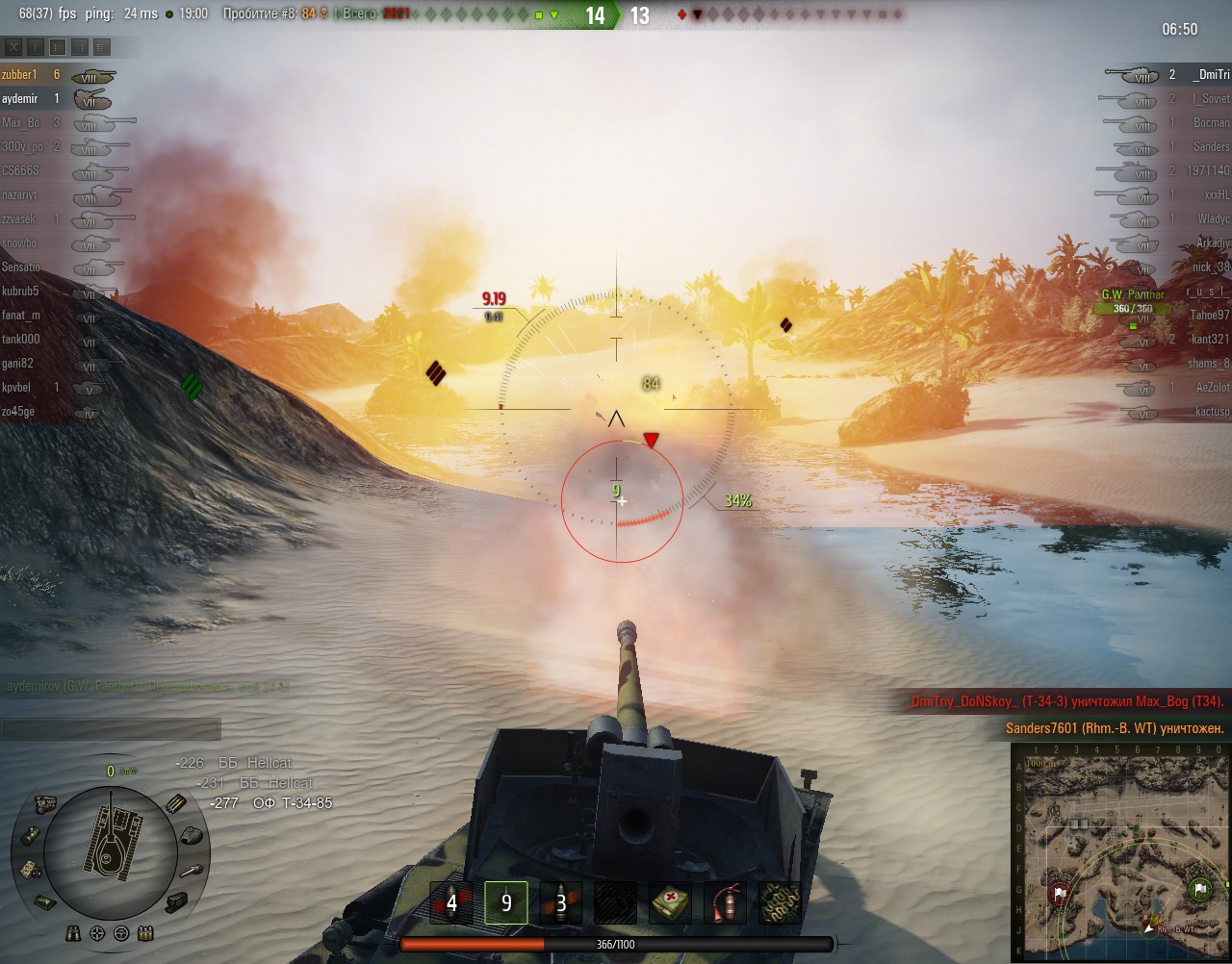The height and width of the screenshot is (964, 1232).
Task: Use the first aid kit consumable
Action: point(670,903)
